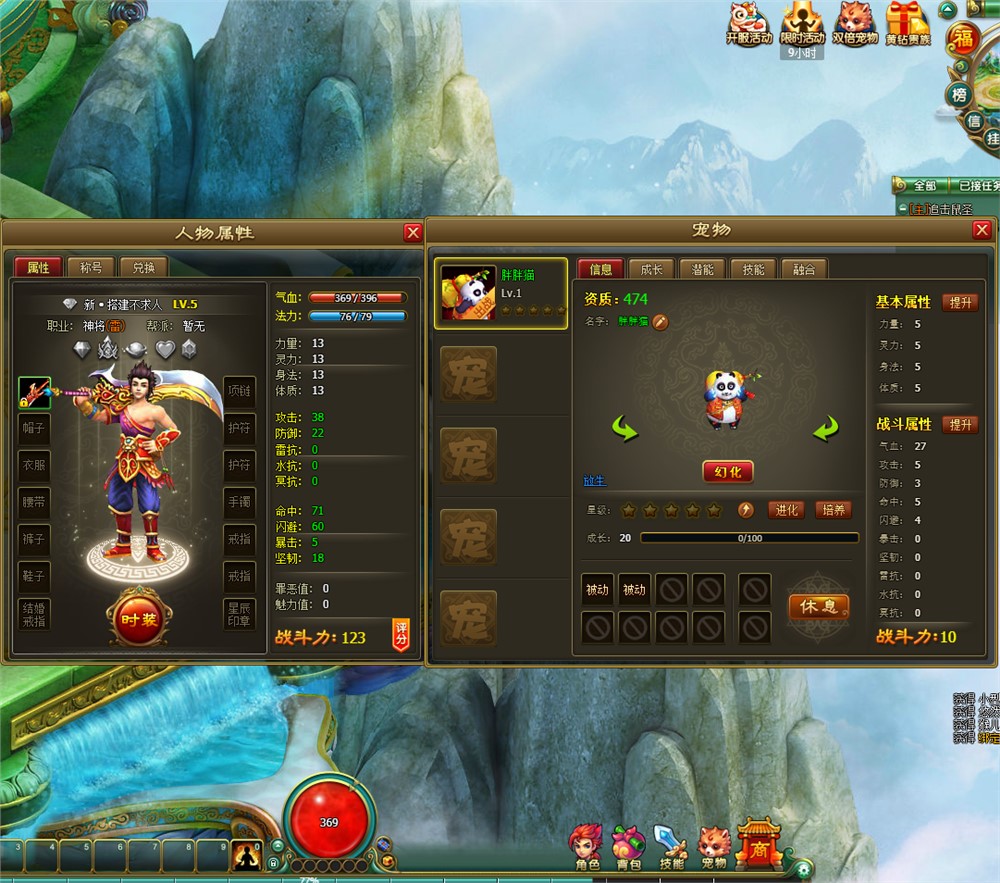1000x883 pixels.
Task: Go to the pet 融合 fusion tab
Action: pos(804,269)
